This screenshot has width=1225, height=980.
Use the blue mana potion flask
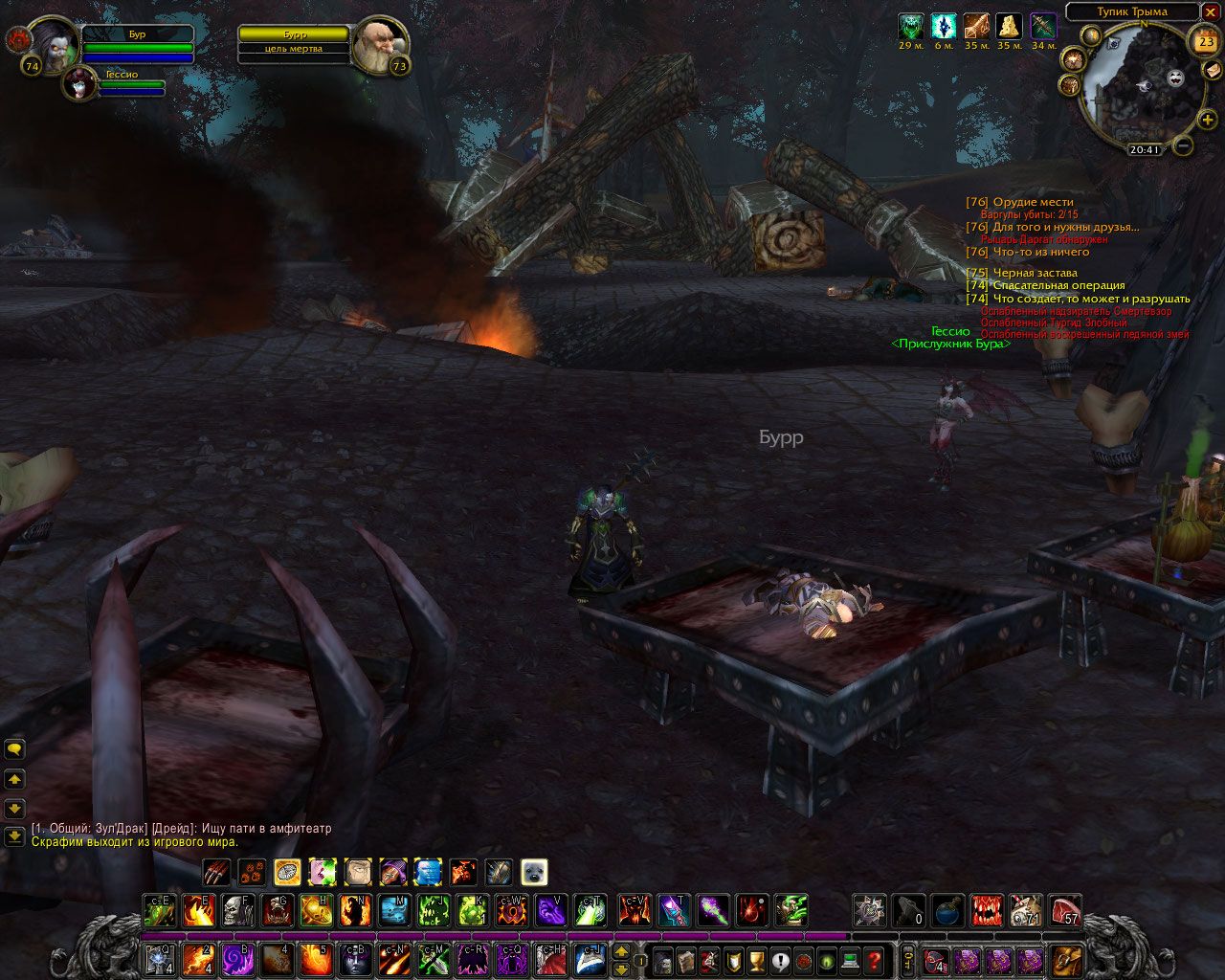point(948,910)
